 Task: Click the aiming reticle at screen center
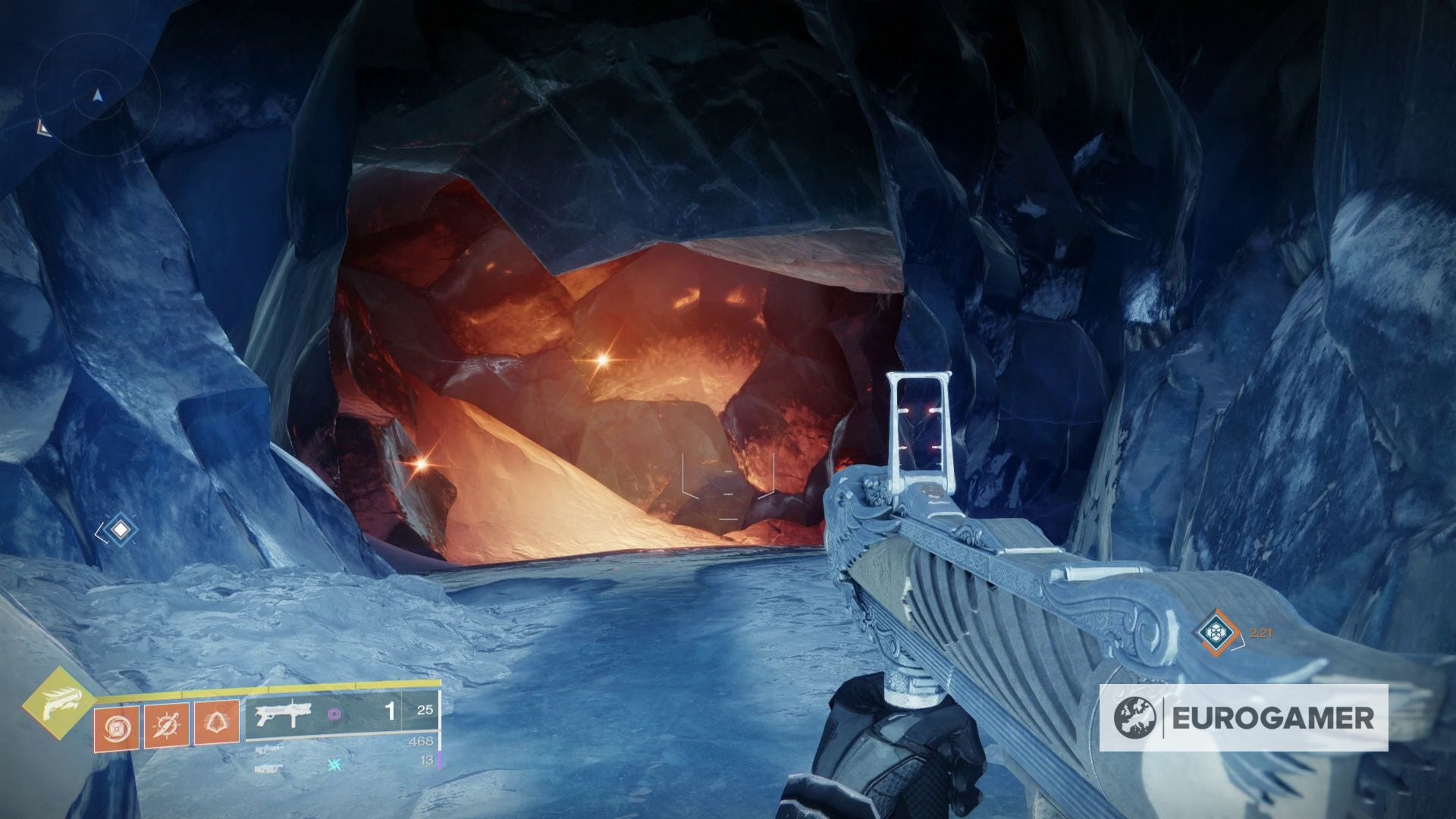[x=728, y=497]
